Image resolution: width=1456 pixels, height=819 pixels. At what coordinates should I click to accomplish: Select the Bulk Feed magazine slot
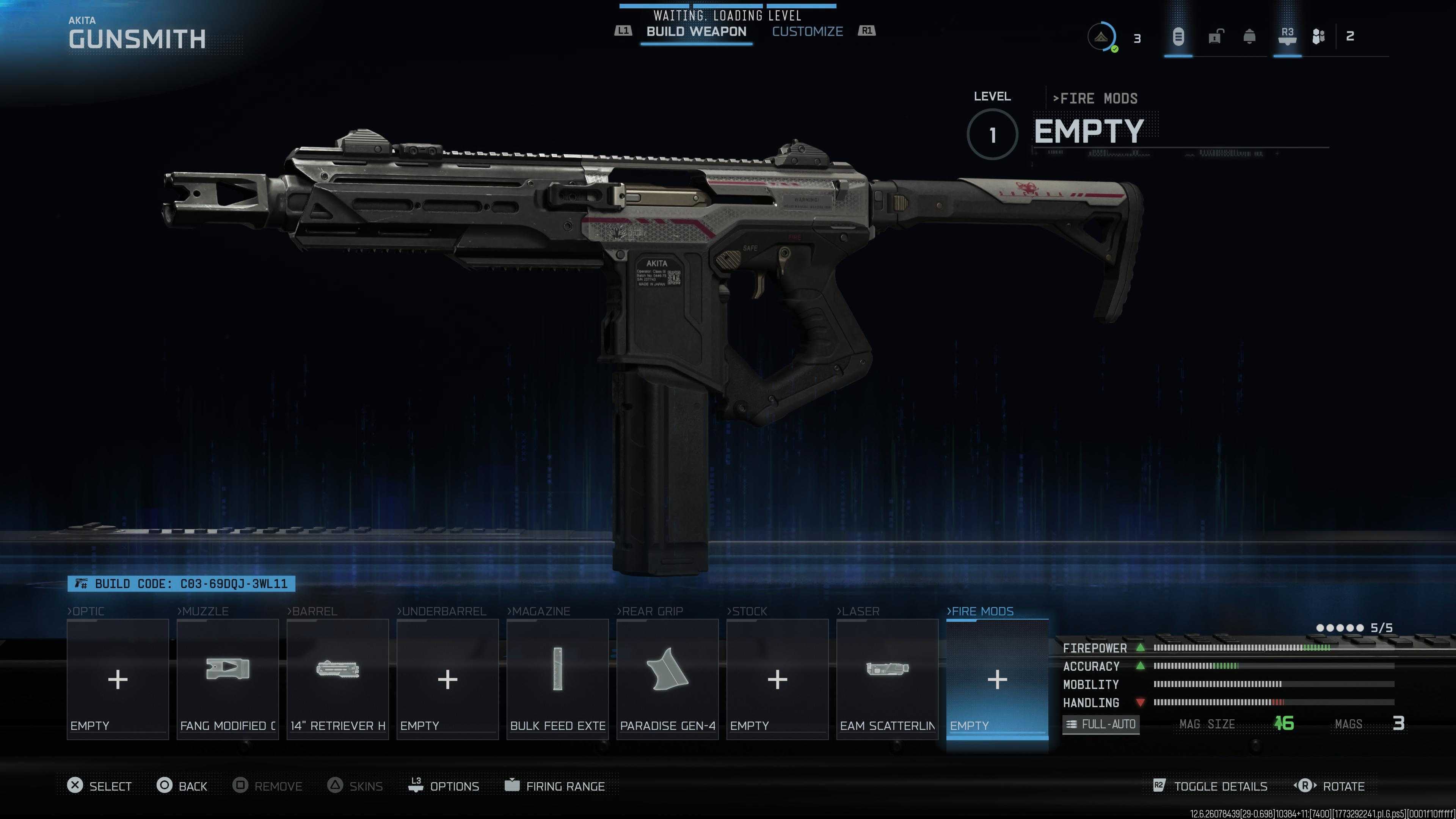coord(557,679)
